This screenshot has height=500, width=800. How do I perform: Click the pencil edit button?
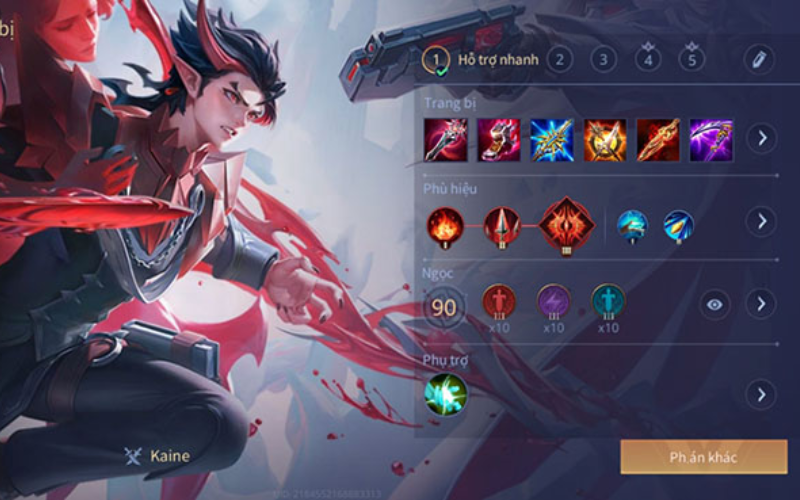point(759,59)
